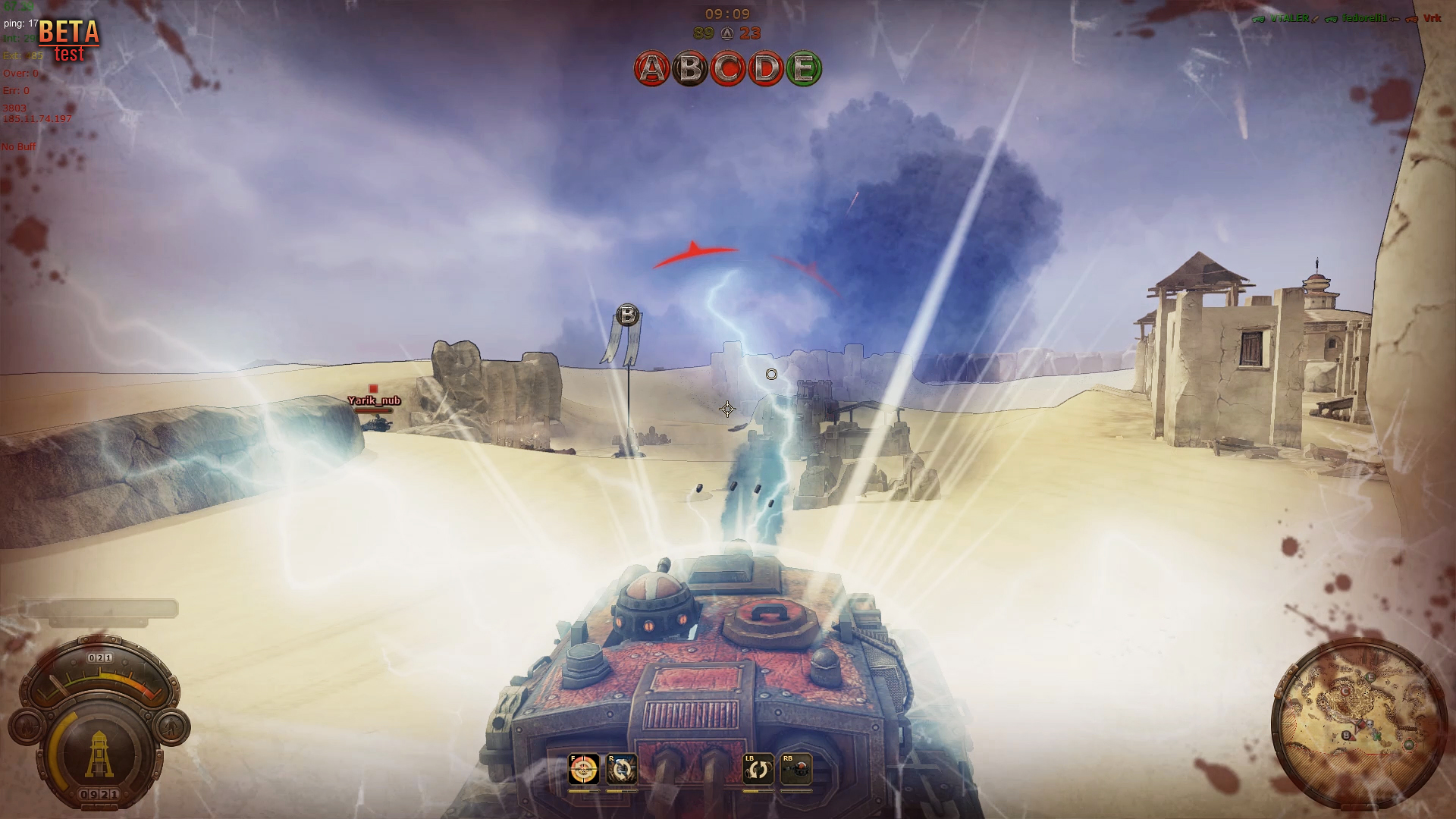This screenshot has height=819, width=1456.
Task: Activate the F targeted-shot crosshair ability
Action: 583,769
